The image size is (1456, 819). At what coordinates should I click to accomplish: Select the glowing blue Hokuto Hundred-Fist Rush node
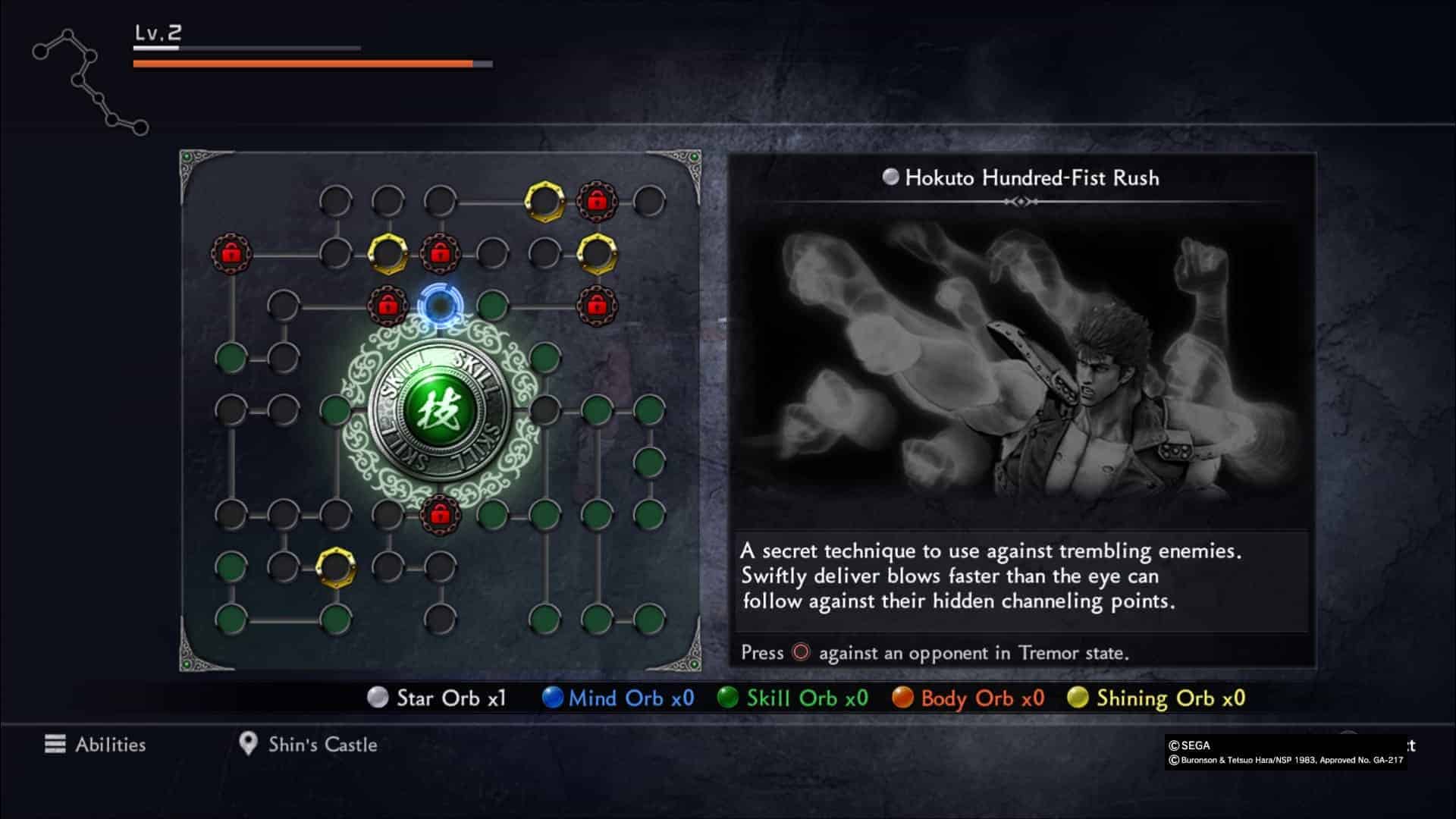pos(439,306)
